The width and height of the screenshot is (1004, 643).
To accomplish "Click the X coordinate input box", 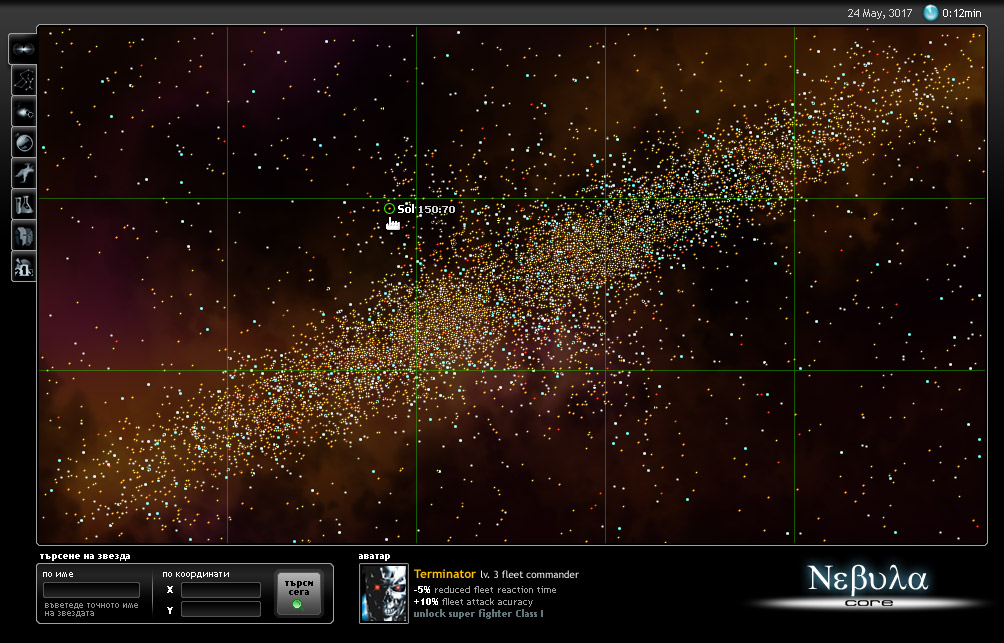I will [x=220, y=590].
